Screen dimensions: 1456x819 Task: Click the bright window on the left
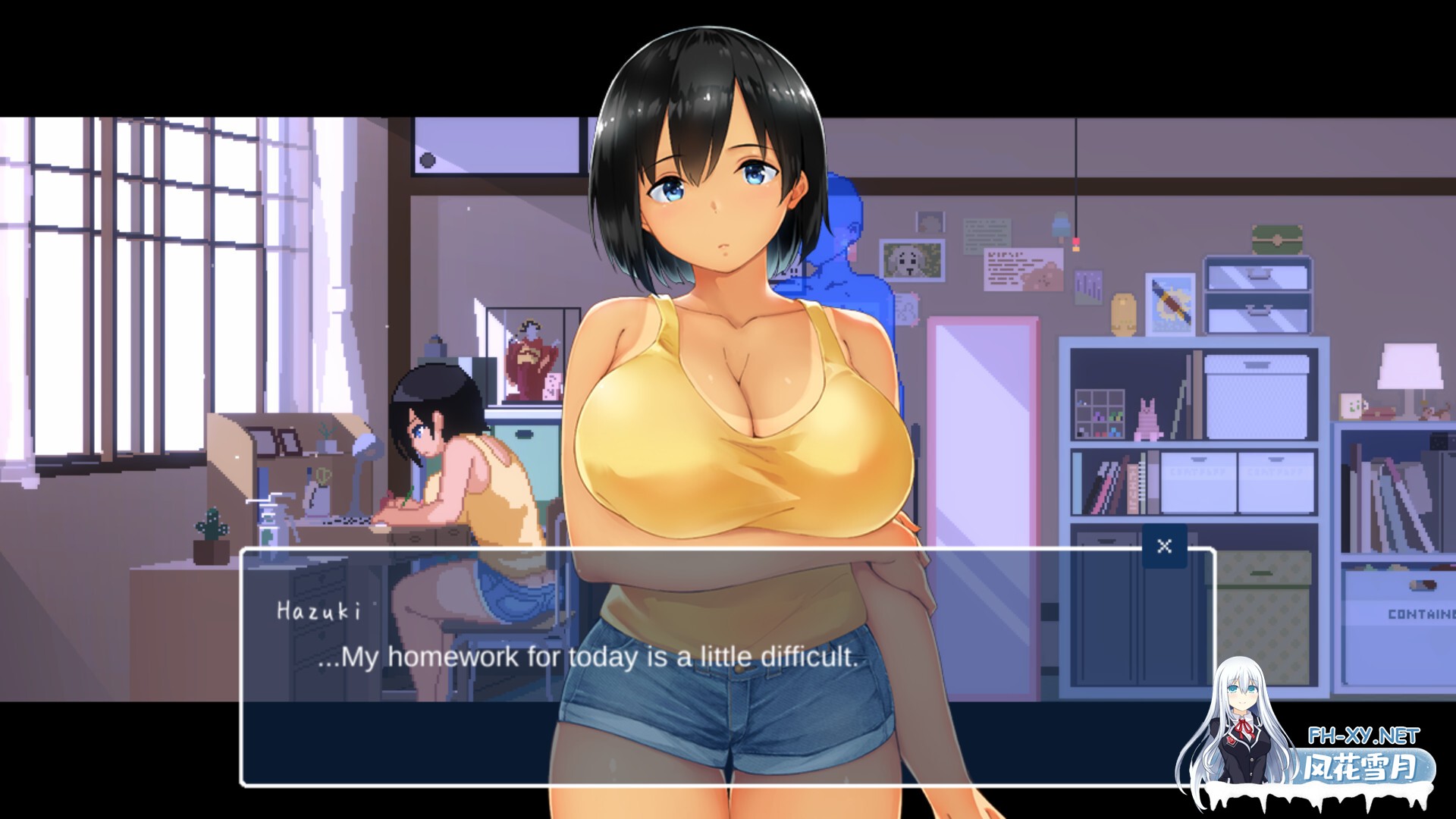click(114, 303)
